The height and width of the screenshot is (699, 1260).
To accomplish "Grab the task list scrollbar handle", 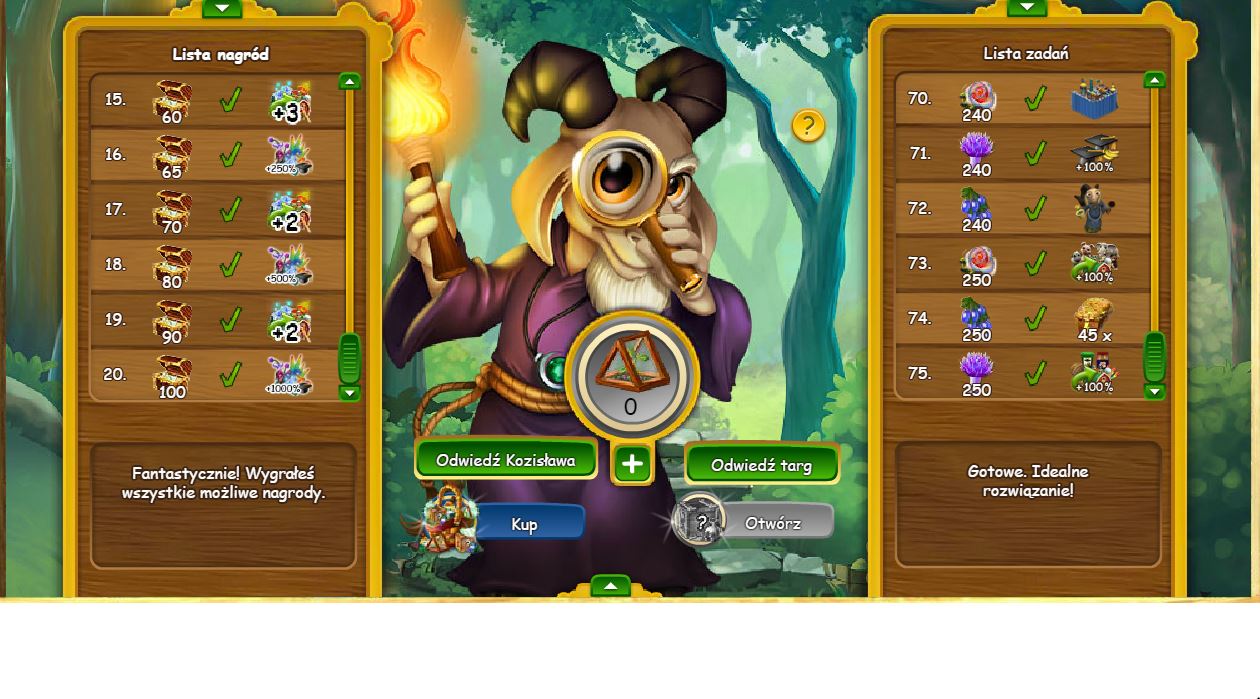I will tap(1154, 356).
